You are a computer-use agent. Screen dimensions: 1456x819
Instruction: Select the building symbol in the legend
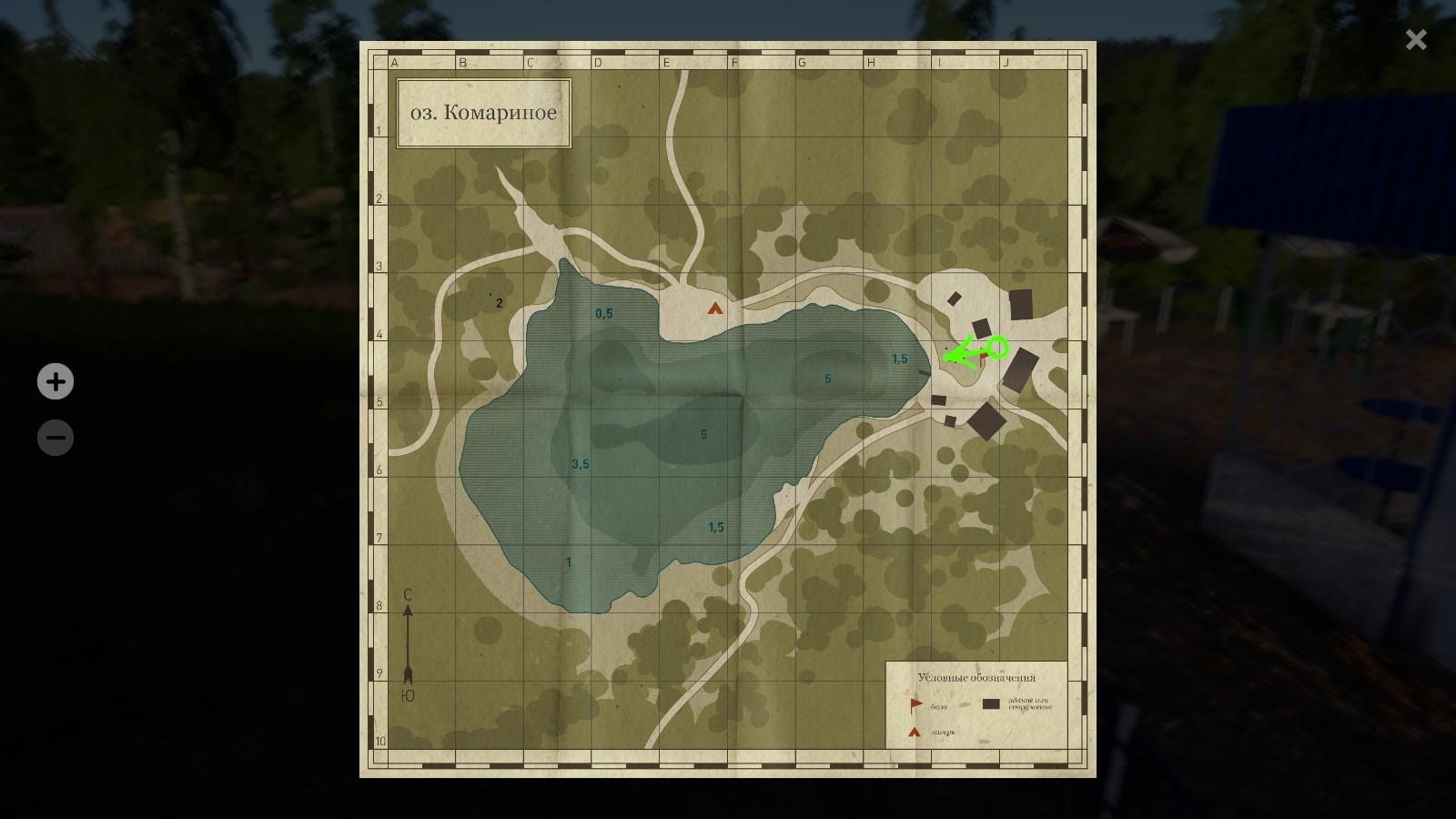[x=992, y=704]
